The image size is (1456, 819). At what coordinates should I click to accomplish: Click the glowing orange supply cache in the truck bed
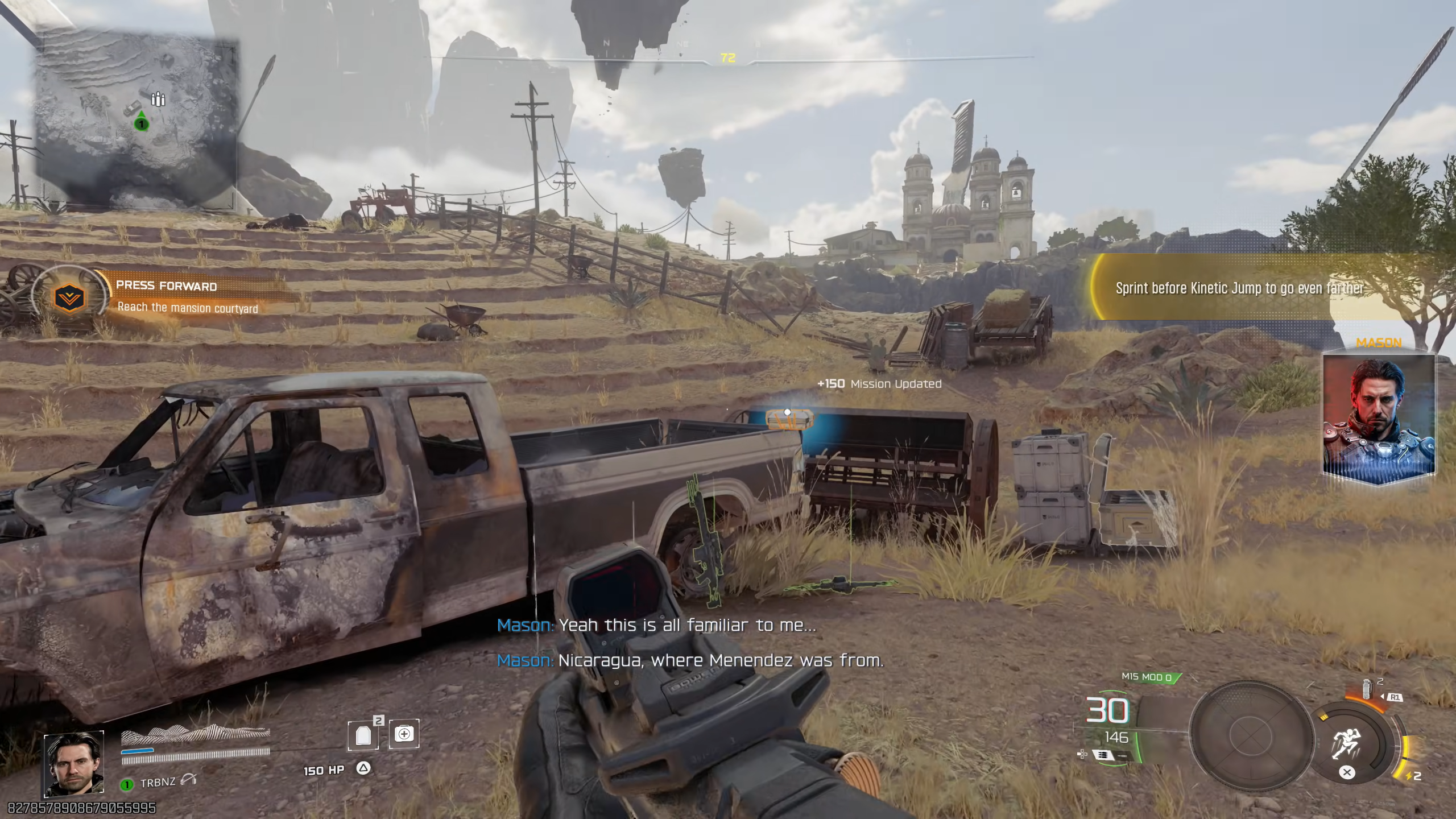tap(789, 419)
